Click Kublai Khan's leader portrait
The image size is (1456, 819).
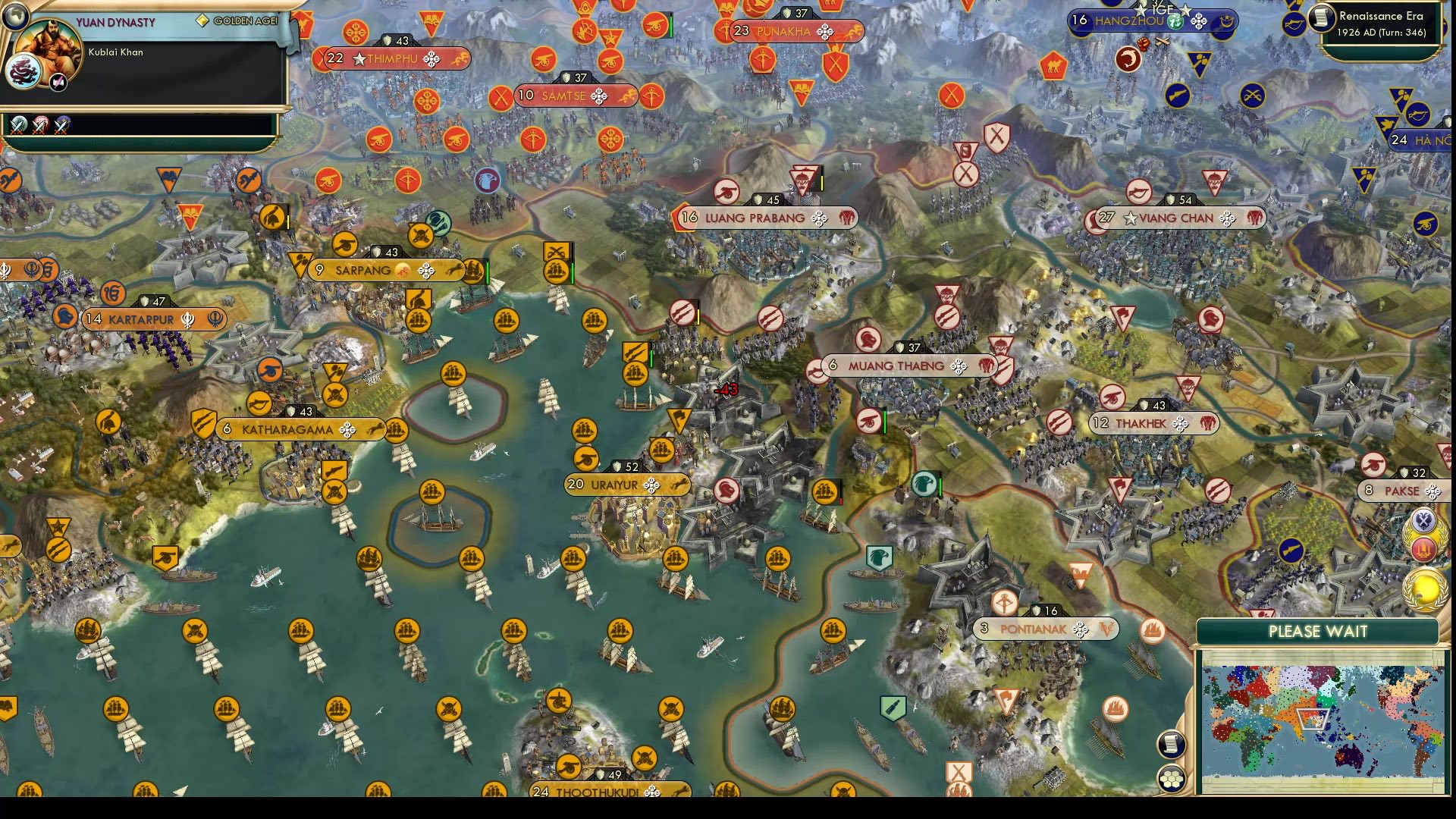click(x=47, y=44)
